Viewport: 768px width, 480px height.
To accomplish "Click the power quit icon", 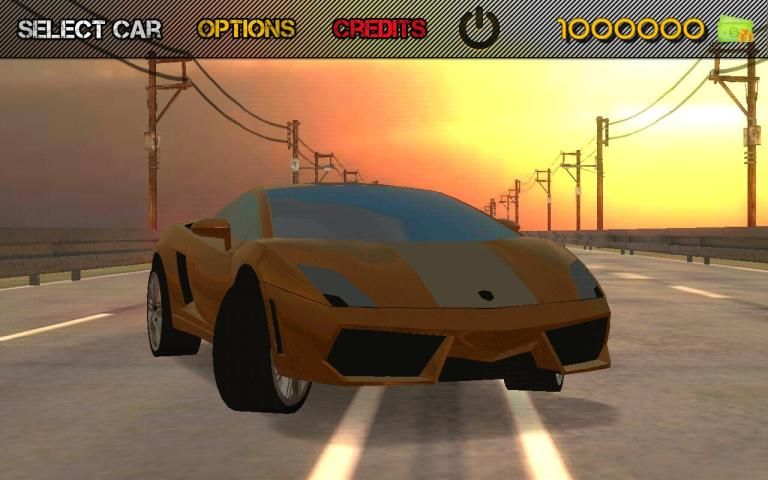I will (x=480, y=29).
